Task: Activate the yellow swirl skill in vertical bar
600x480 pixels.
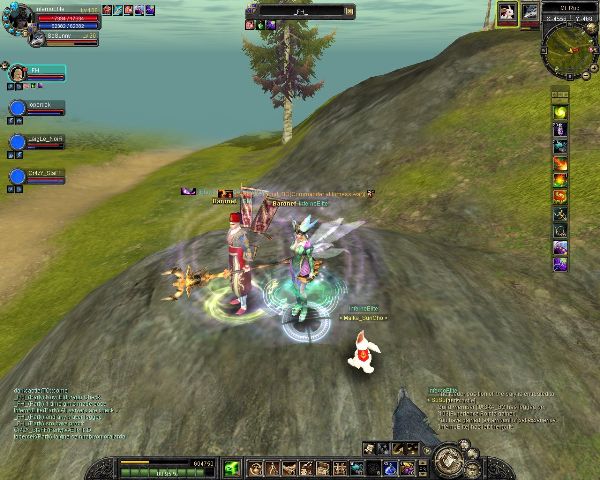Action: pyautogui.click(x=560, y=111)
